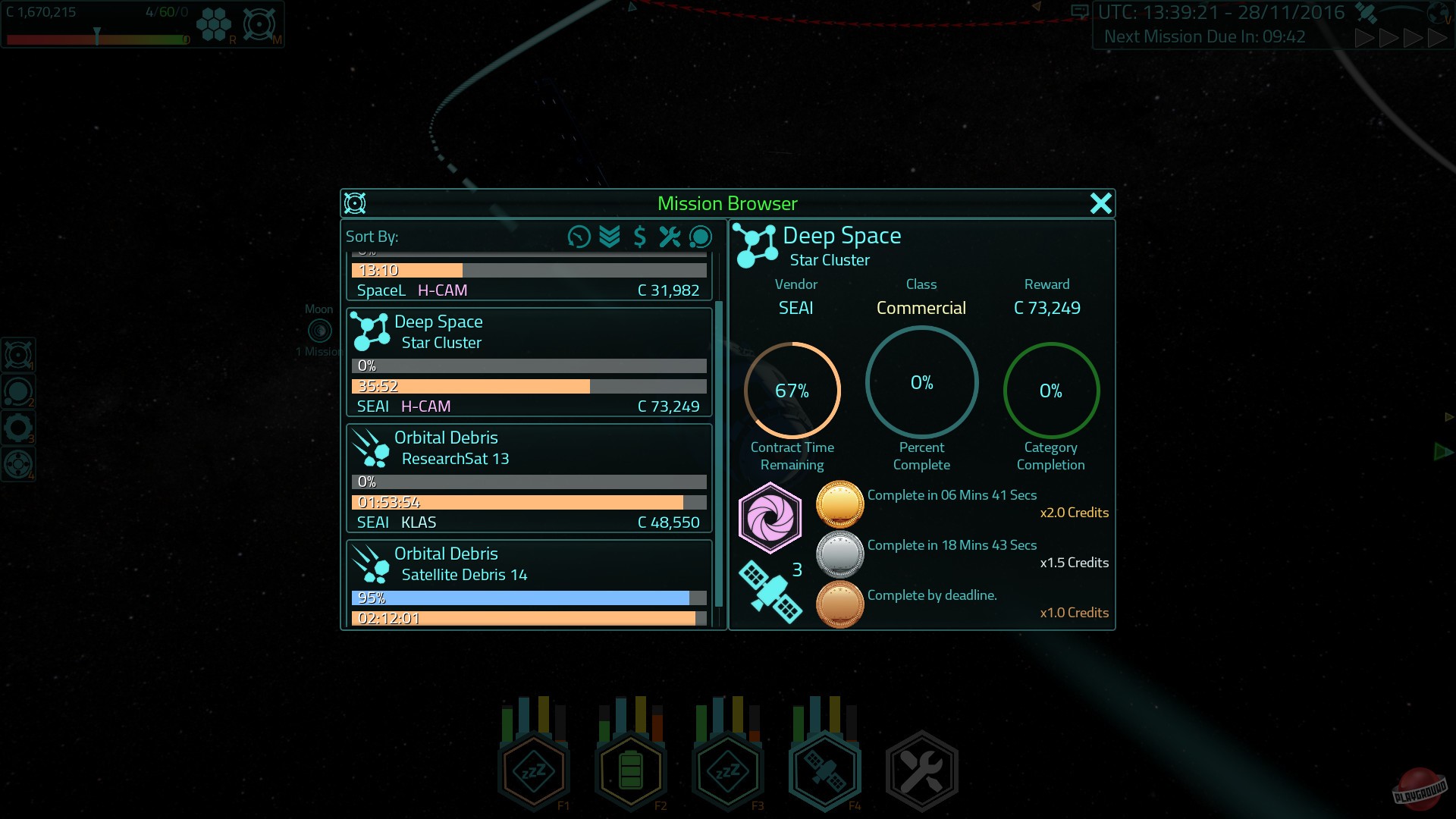Viewport: 1456px width, 819px height.
Task: Click the targeting reticle icon near M
Action: click(x=259, y=23)
